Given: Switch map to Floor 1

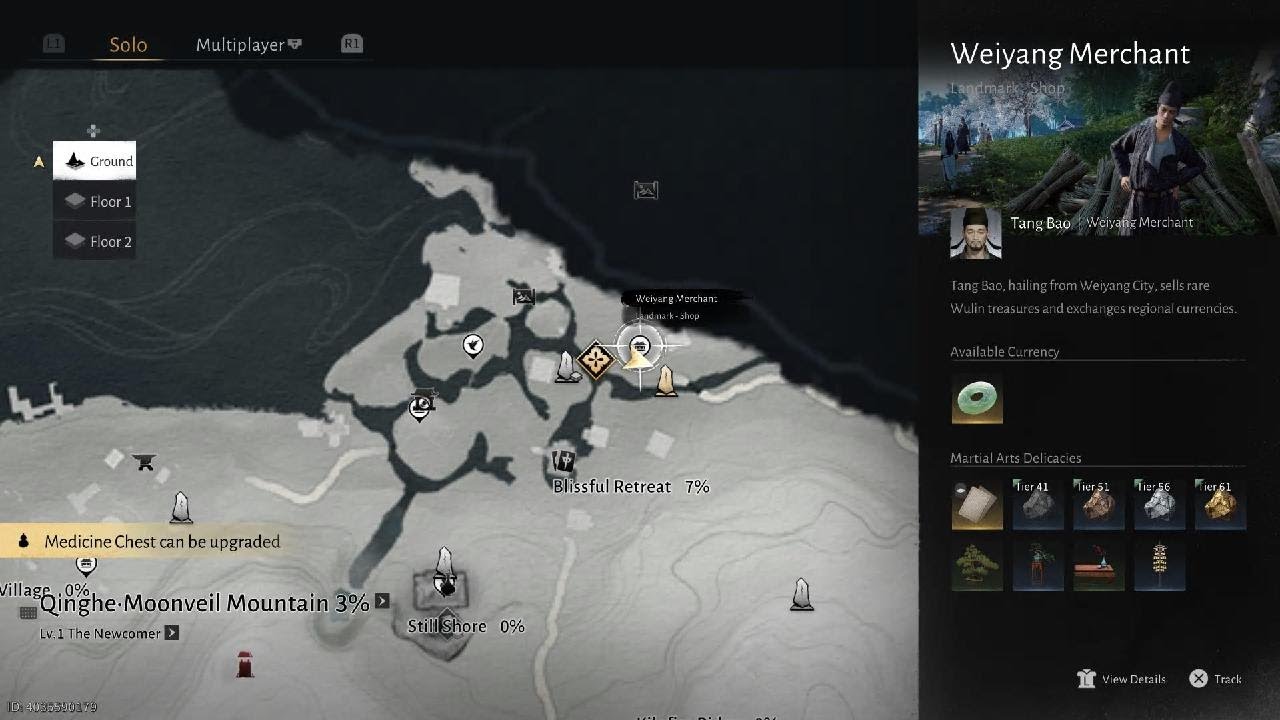Looking at the screenshot, I should tap(95, 202).
